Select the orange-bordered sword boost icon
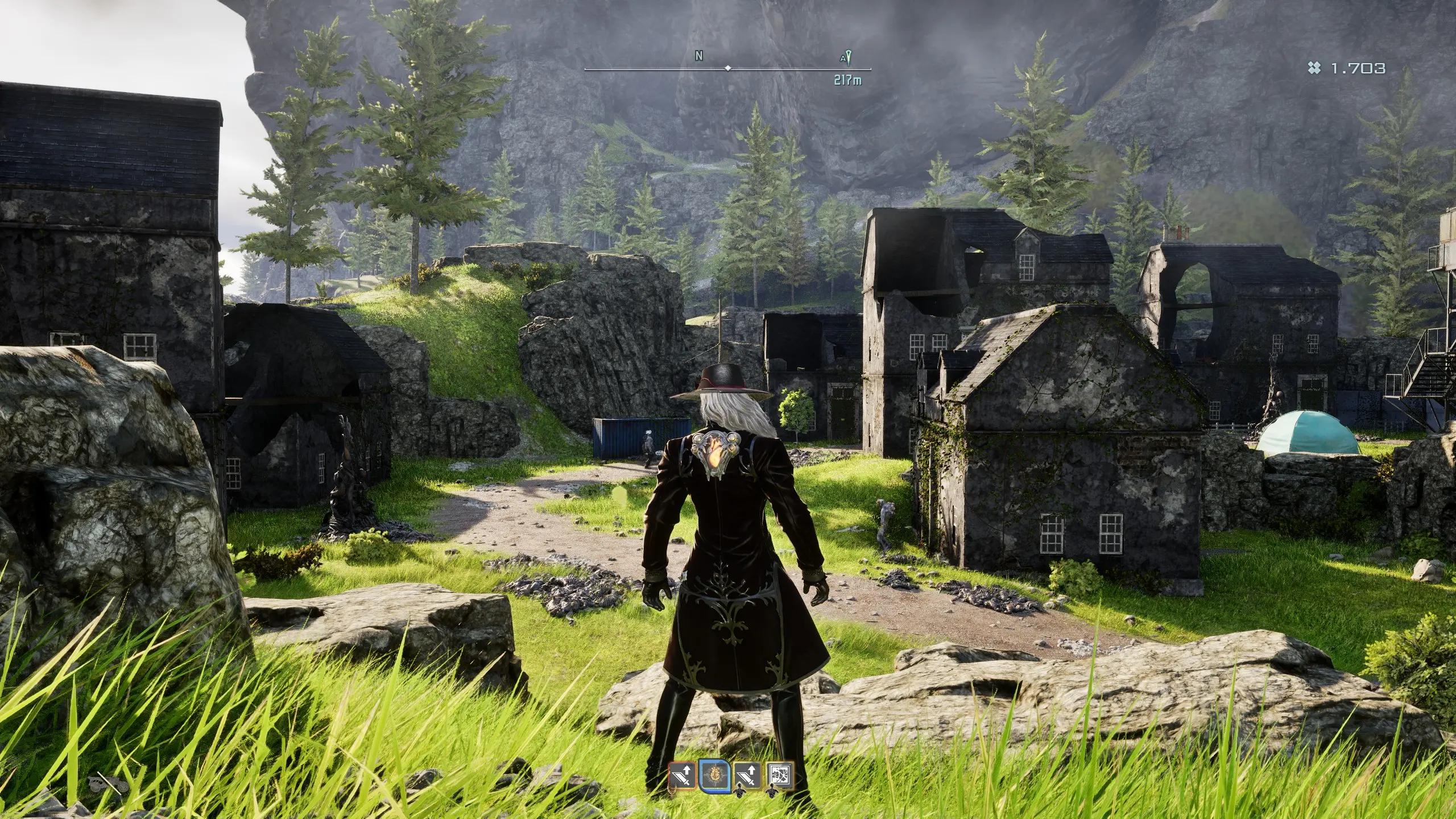Viewport: 1456px width, 819px height. 682,776
